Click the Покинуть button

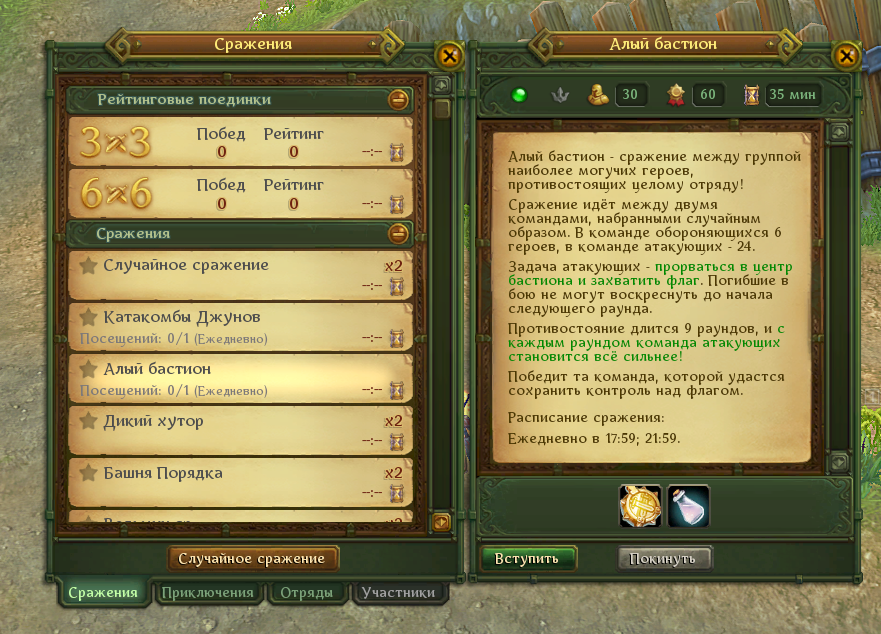point(664,558)
